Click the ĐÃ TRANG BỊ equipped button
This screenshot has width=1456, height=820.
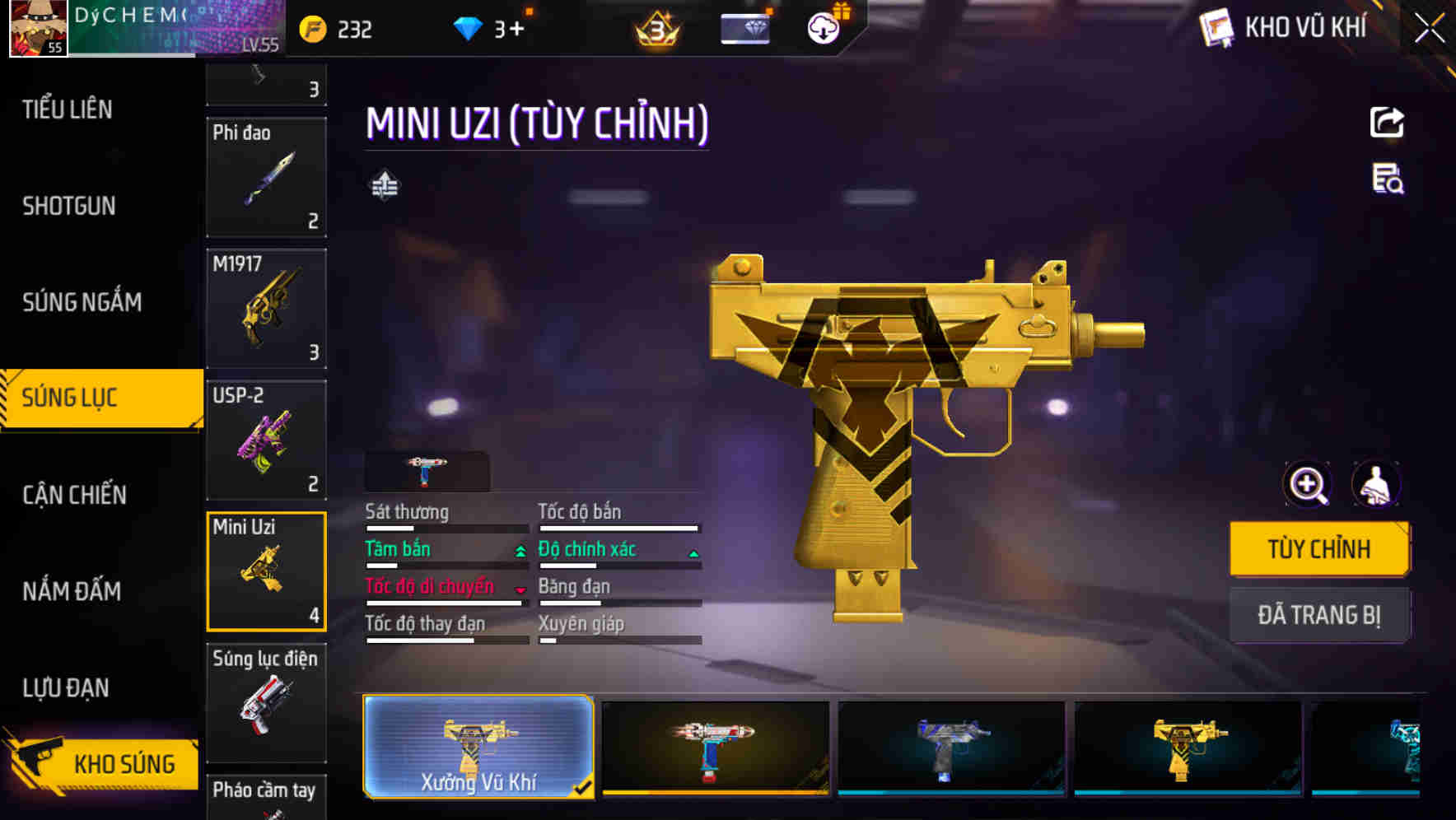tap(1318, 615)
